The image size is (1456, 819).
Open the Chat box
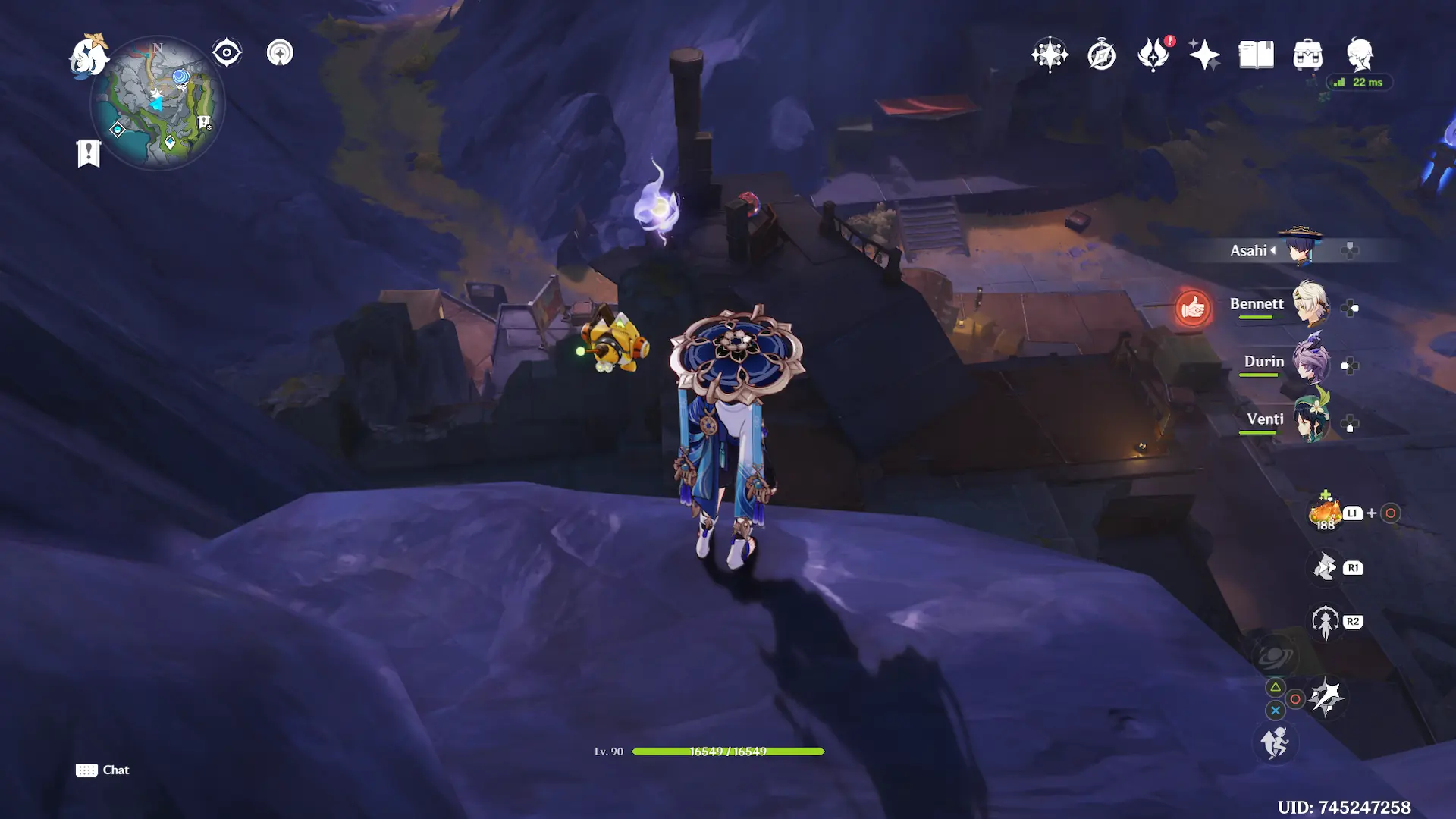point(102,770)
